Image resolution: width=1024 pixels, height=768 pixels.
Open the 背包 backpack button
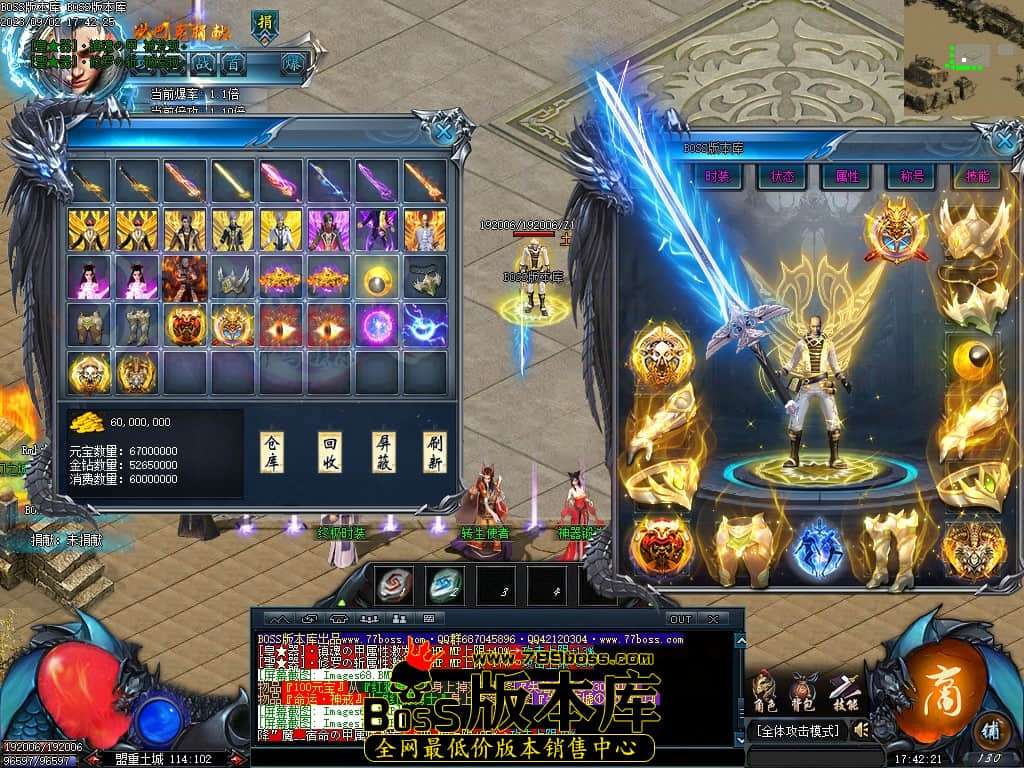pos(803,692)
